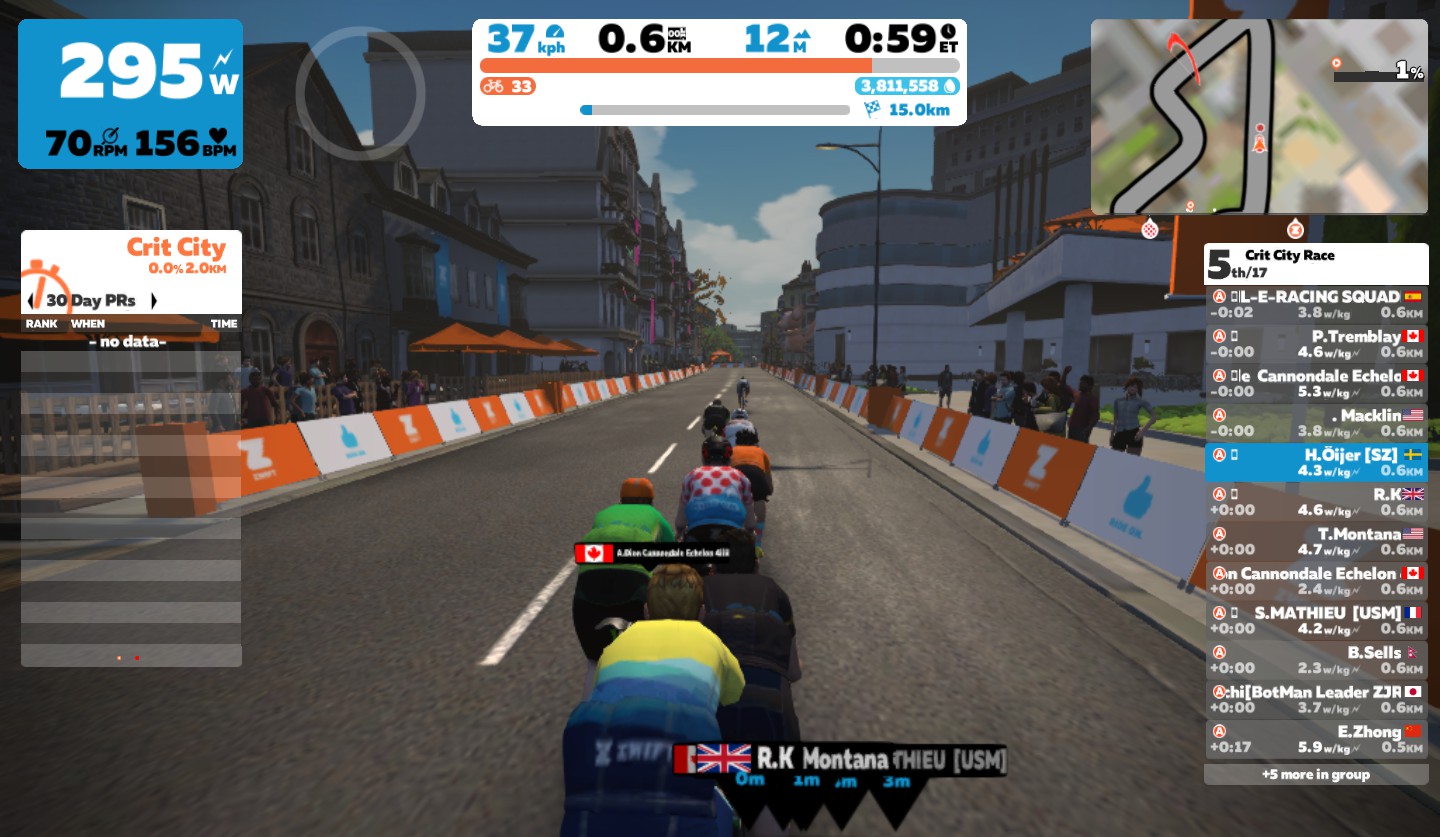
Task: Select highlighted H.Öijer [SZ] row
Action: click(1315, 463)
